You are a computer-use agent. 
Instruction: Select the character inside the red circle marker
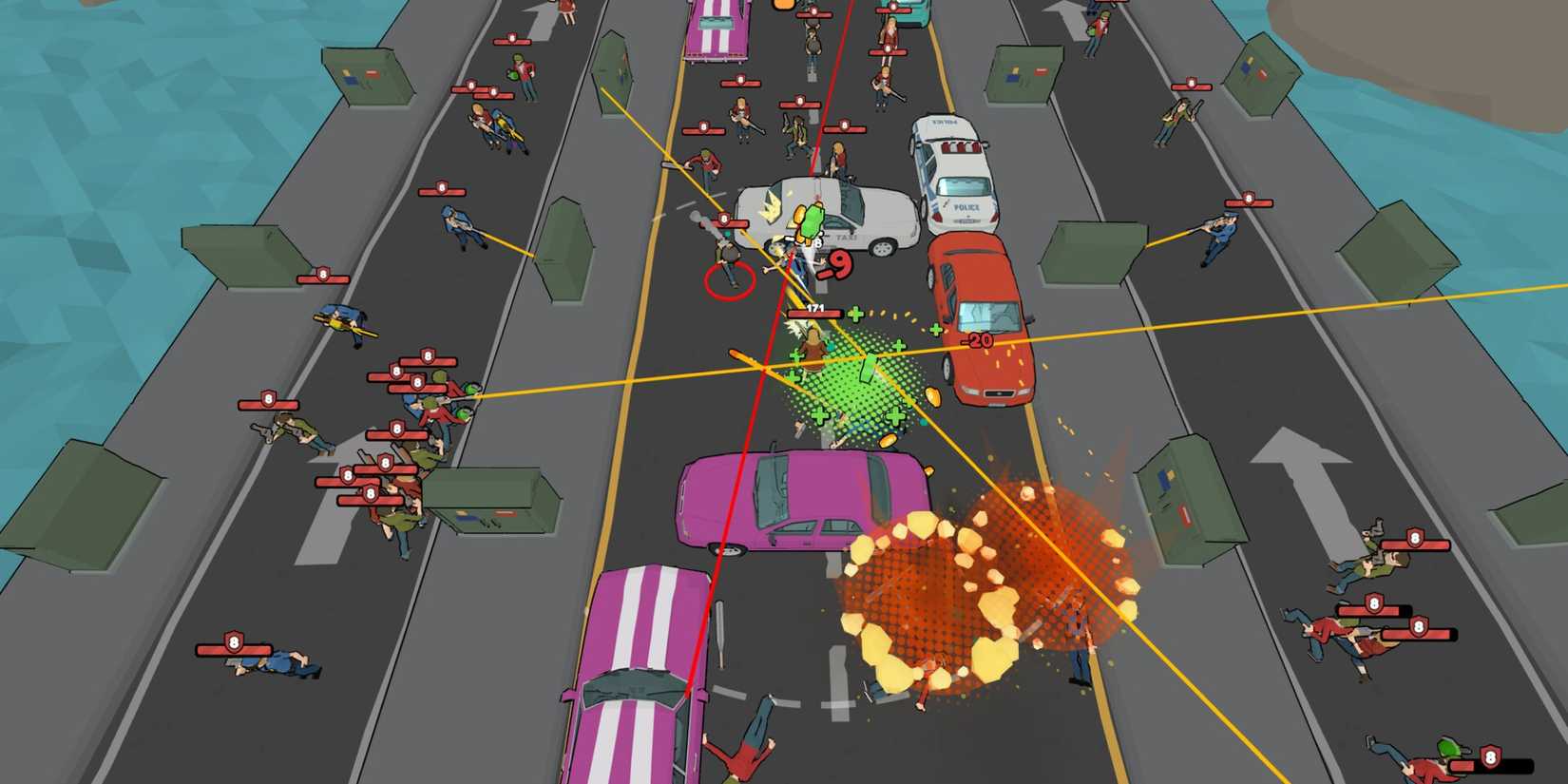point(732,266)
